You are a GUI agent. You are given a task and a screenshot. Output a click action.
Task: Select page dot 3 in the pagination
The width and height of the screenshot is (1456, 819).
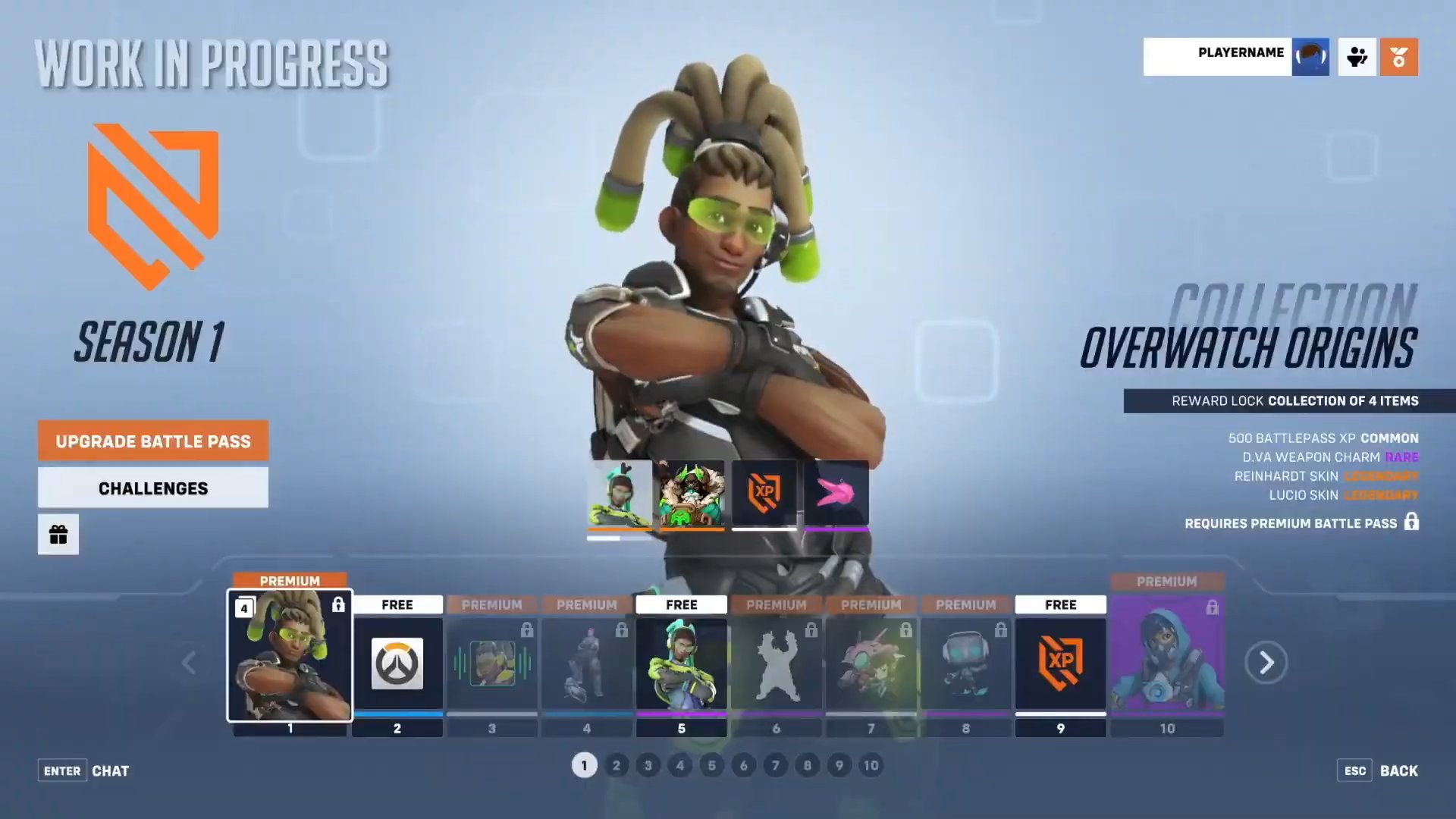tap(648, 766)
